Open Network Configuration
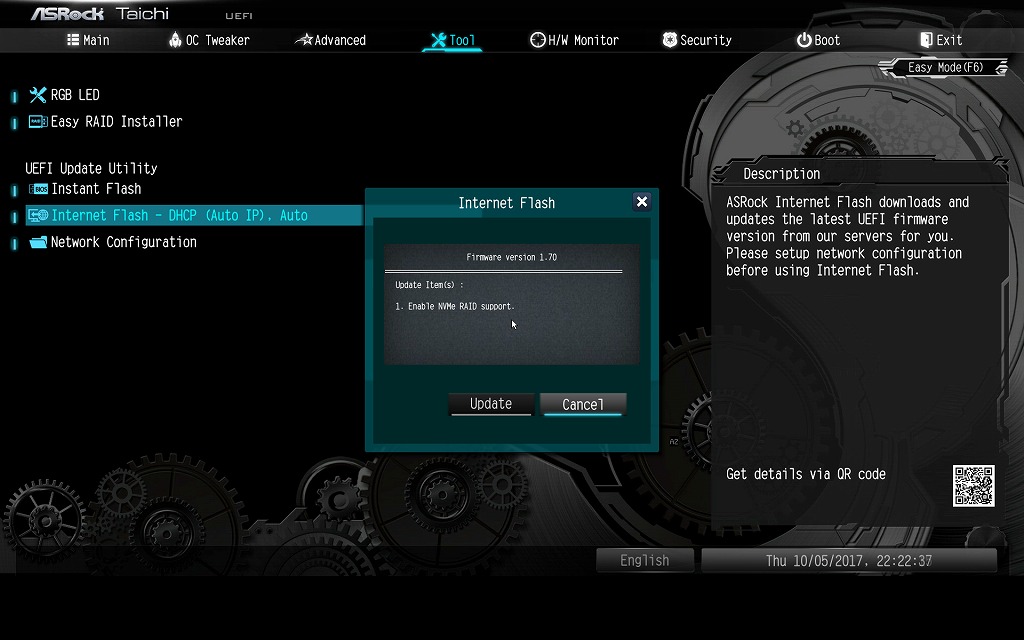Screen dimensions: 1024x640 pyautogui.click(x=123, y=242)
